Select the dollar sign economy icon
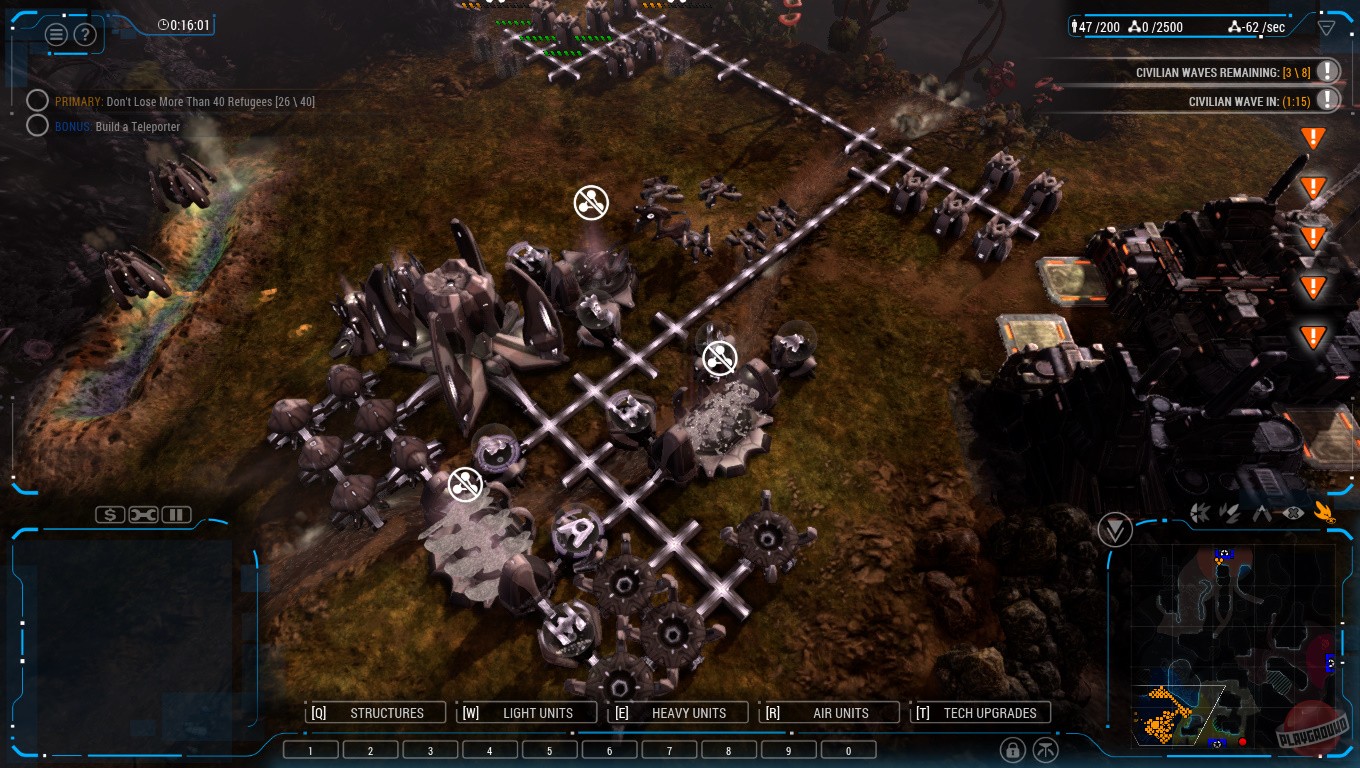 110,514
